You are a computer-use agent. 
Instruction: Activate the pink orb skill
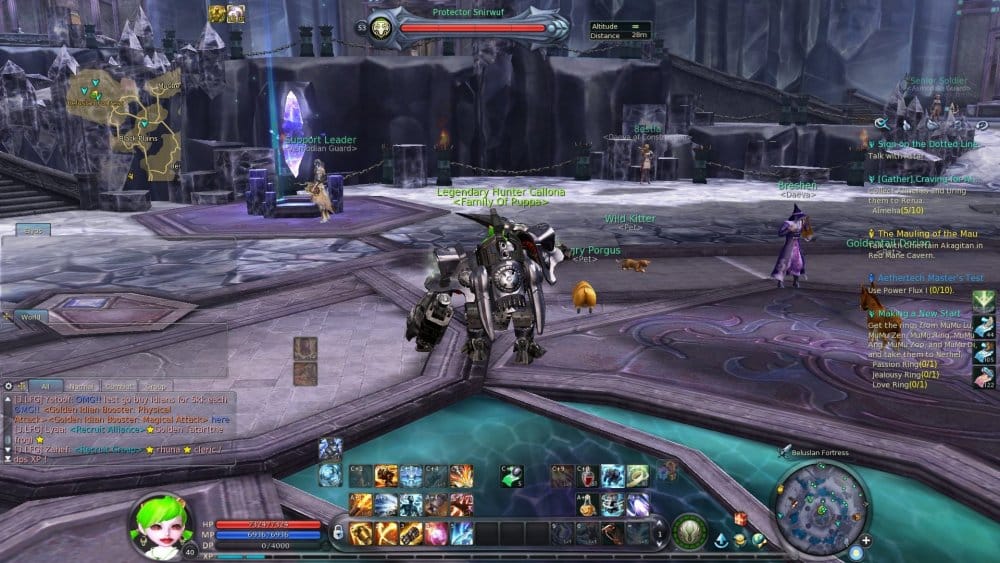tap(436, 533)
